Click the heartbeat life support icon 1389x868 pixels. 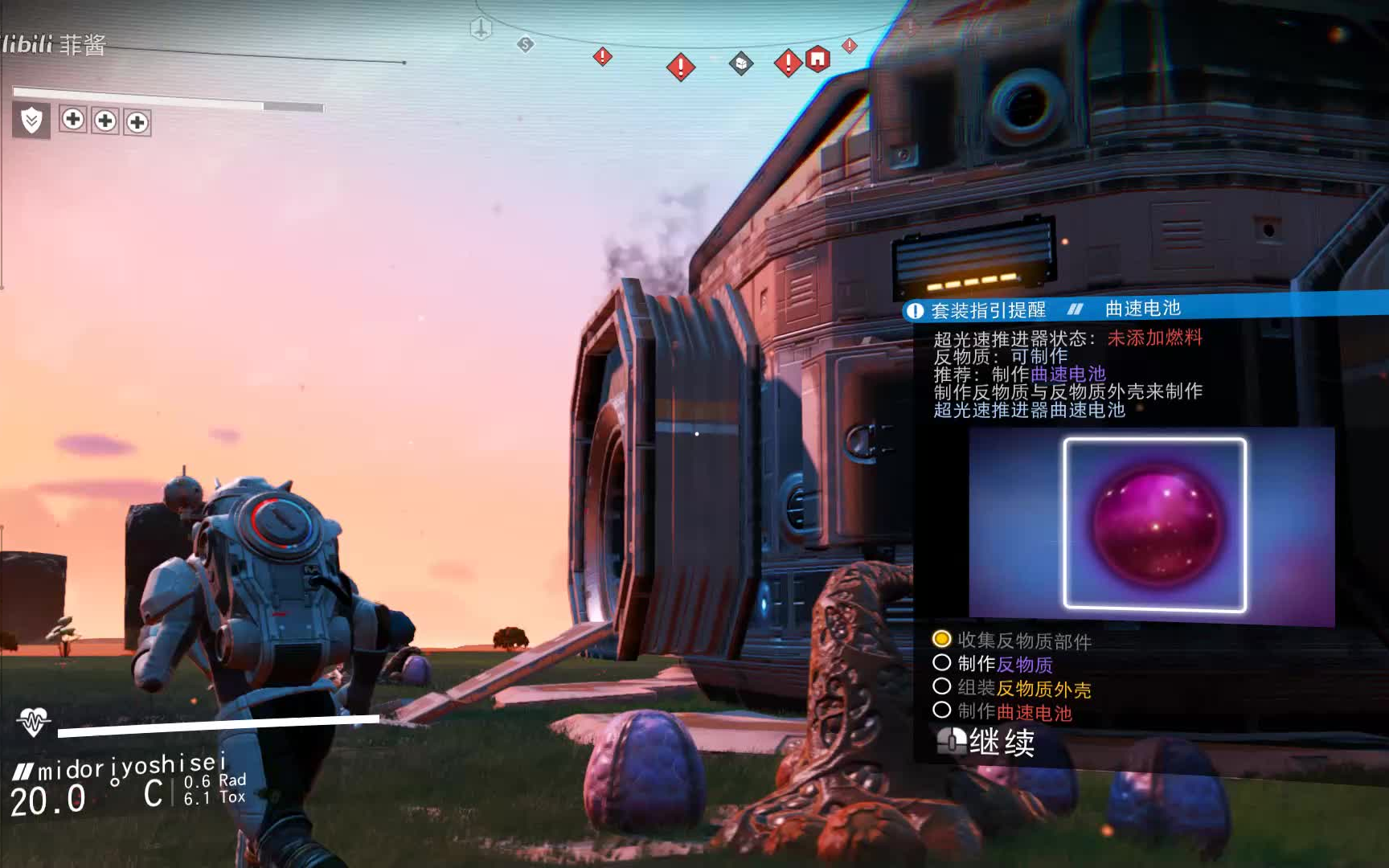point(33,722)
